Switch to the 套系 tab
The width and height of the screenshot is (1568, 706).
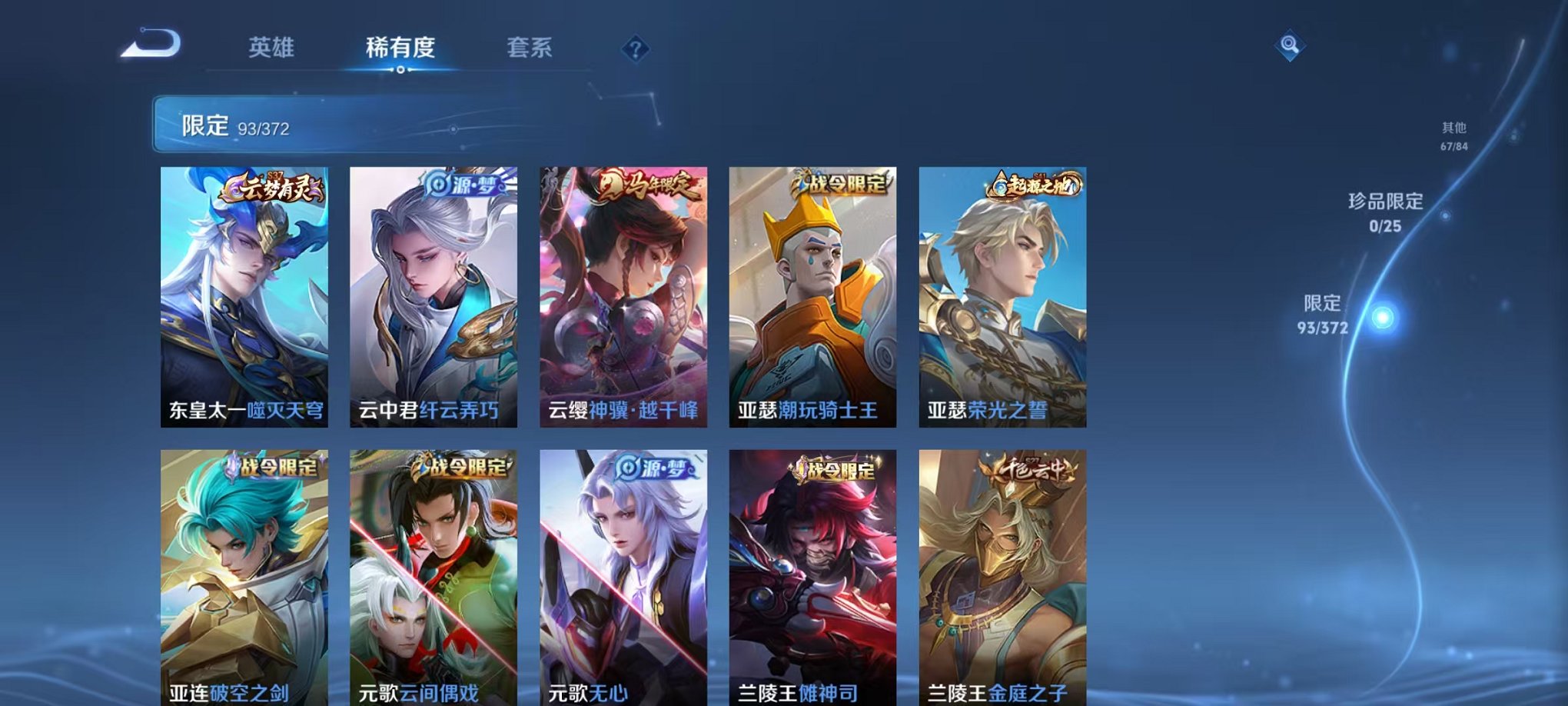537,46
